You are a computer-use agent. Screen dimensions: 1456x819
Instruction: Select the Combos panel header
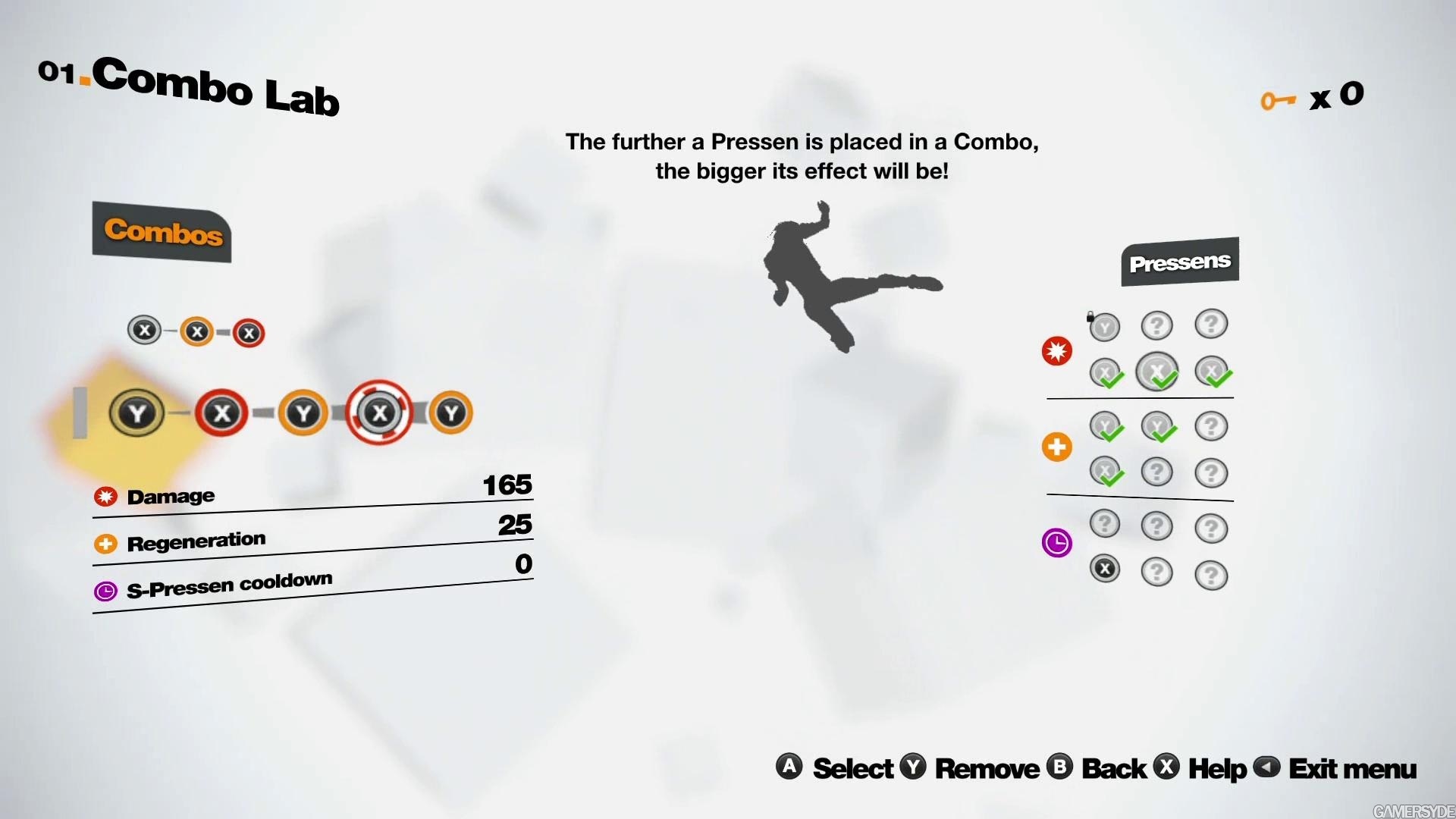tap(162, 231)
